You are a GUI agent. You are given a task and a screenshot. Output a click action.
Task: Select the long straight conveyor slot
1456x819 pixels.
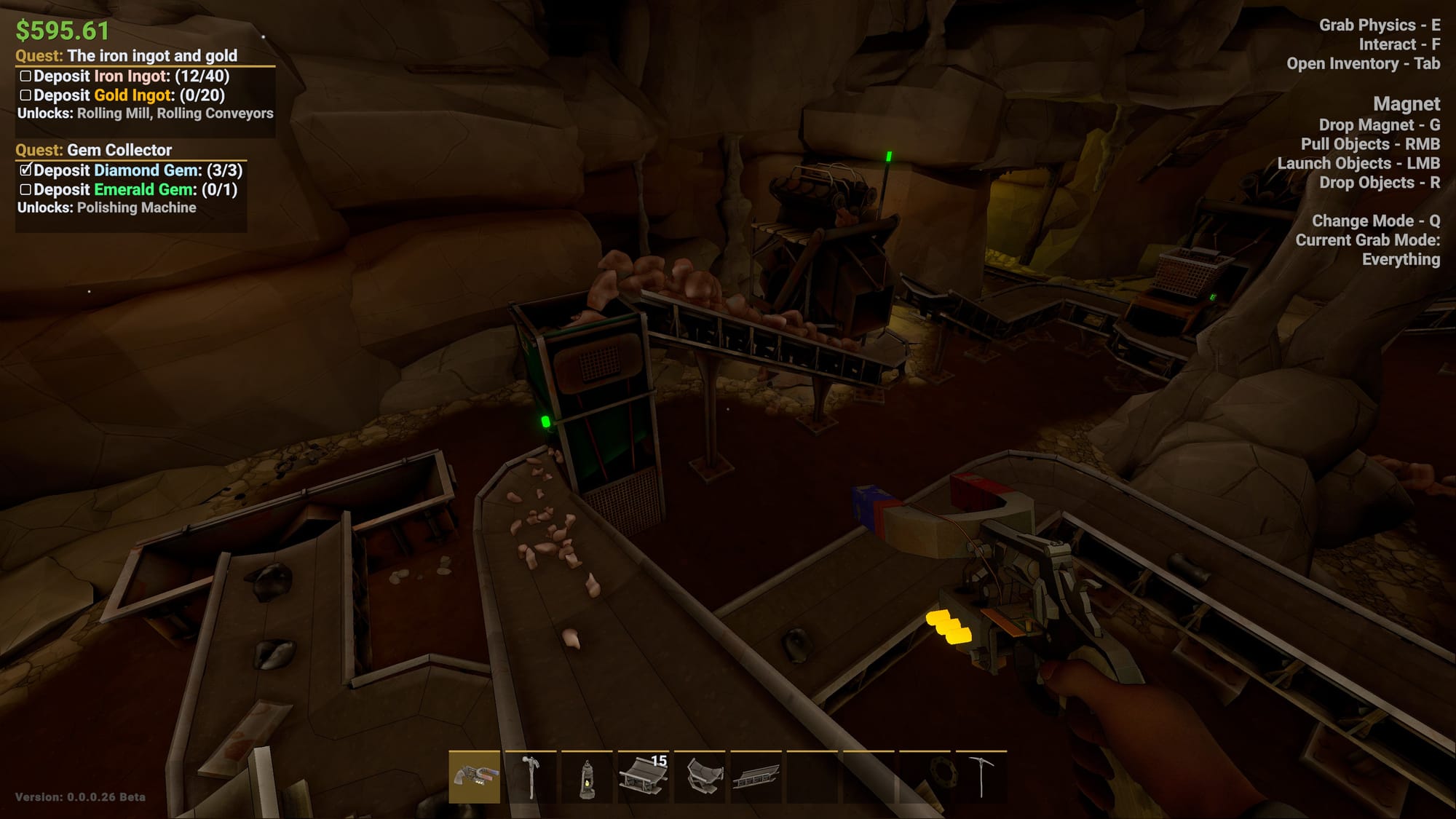[x=756, y=777]
